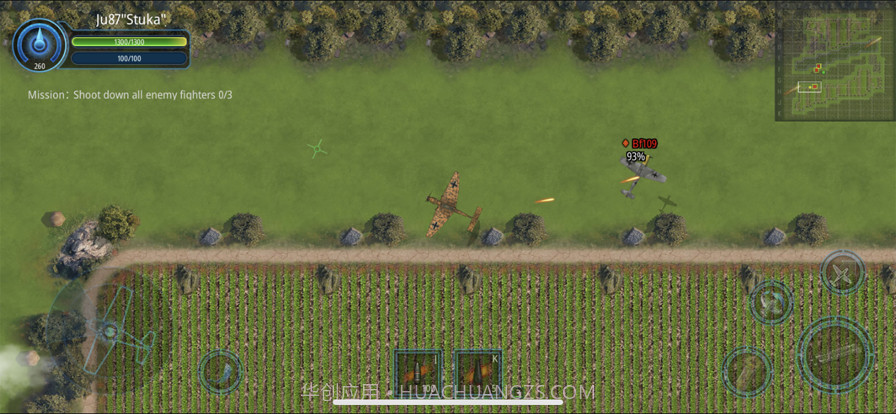Activate the round button with the airplane icon
896x414 pixels.
tap(842, 272)
